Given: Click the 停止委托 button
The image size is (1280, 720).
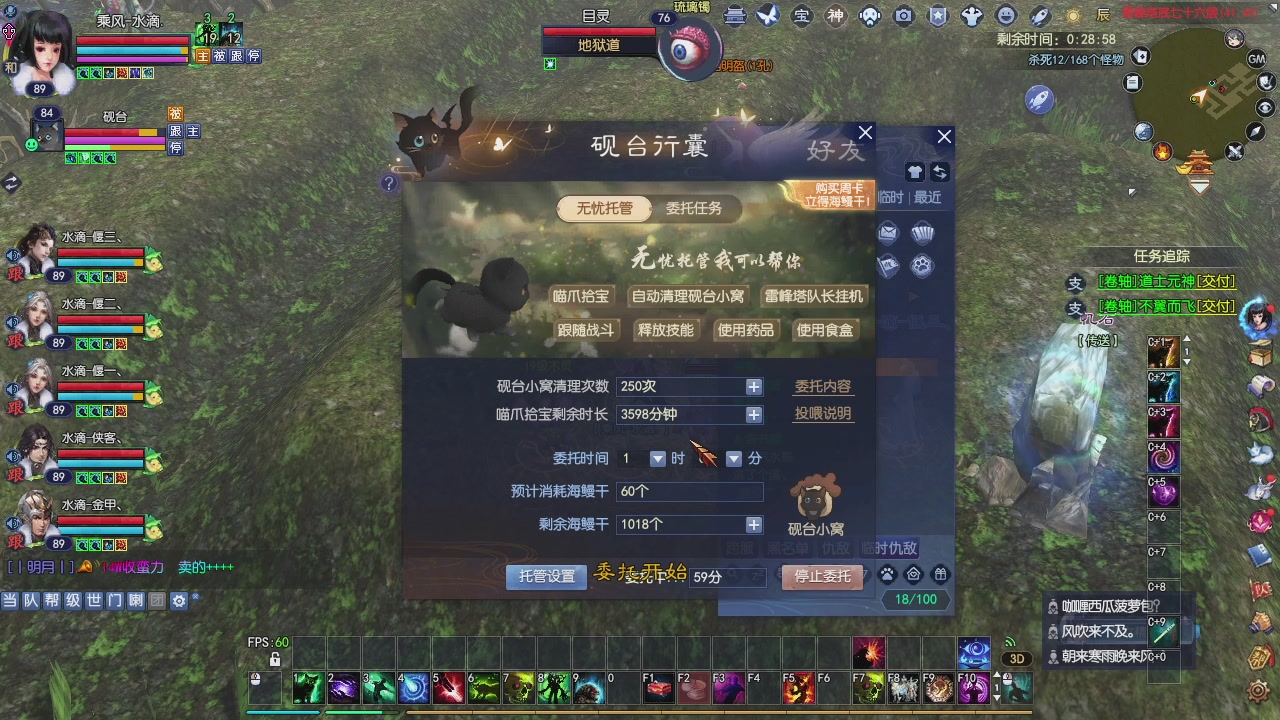Looking at the screenshot, I should [x=821, y=576].
